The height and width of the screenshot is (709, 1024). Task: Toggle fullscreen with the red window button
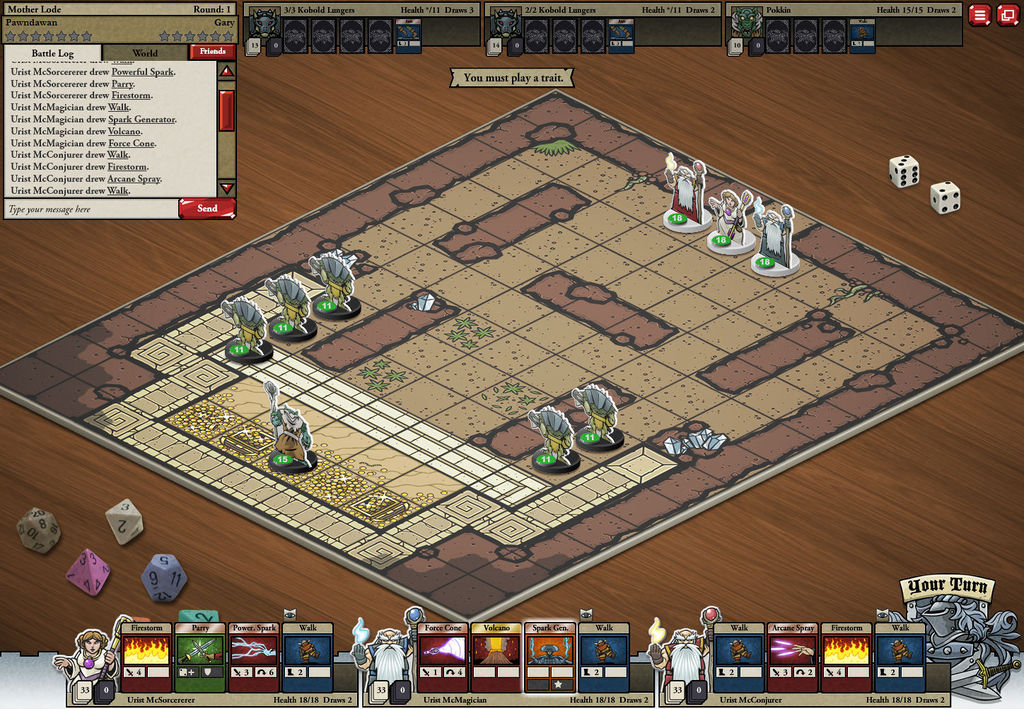[x=1006, y=15]
